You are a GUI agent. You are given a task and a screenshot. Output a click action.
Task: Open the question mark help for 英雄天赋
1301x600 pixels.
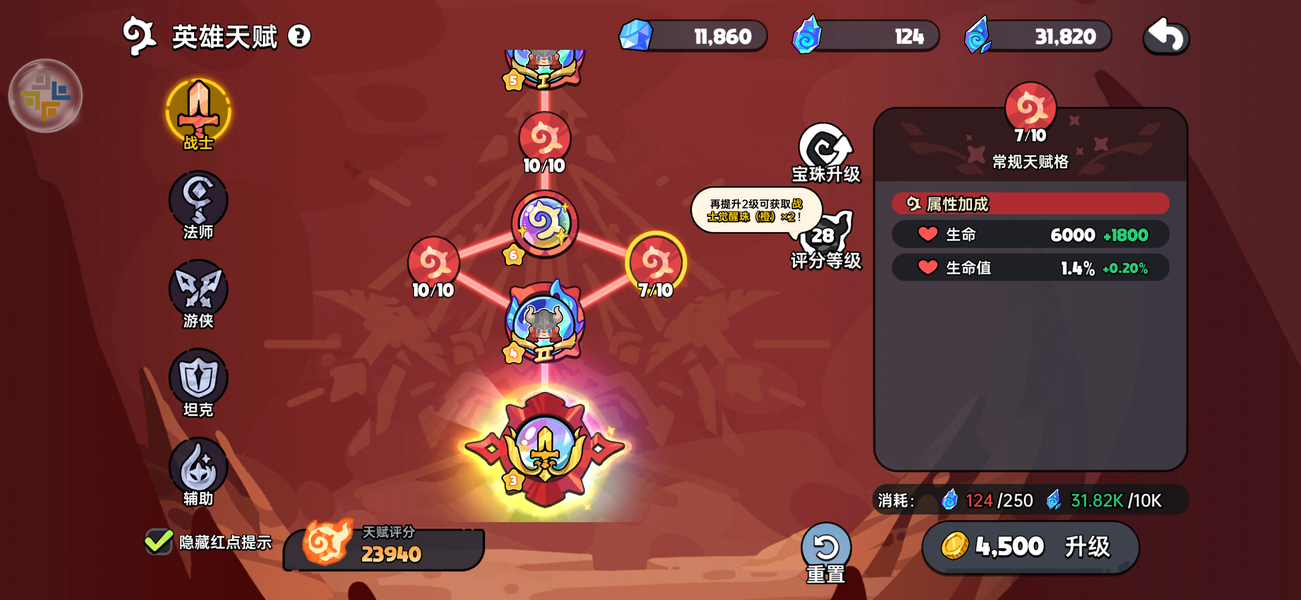pyautogui.click(x=299, y=36)
